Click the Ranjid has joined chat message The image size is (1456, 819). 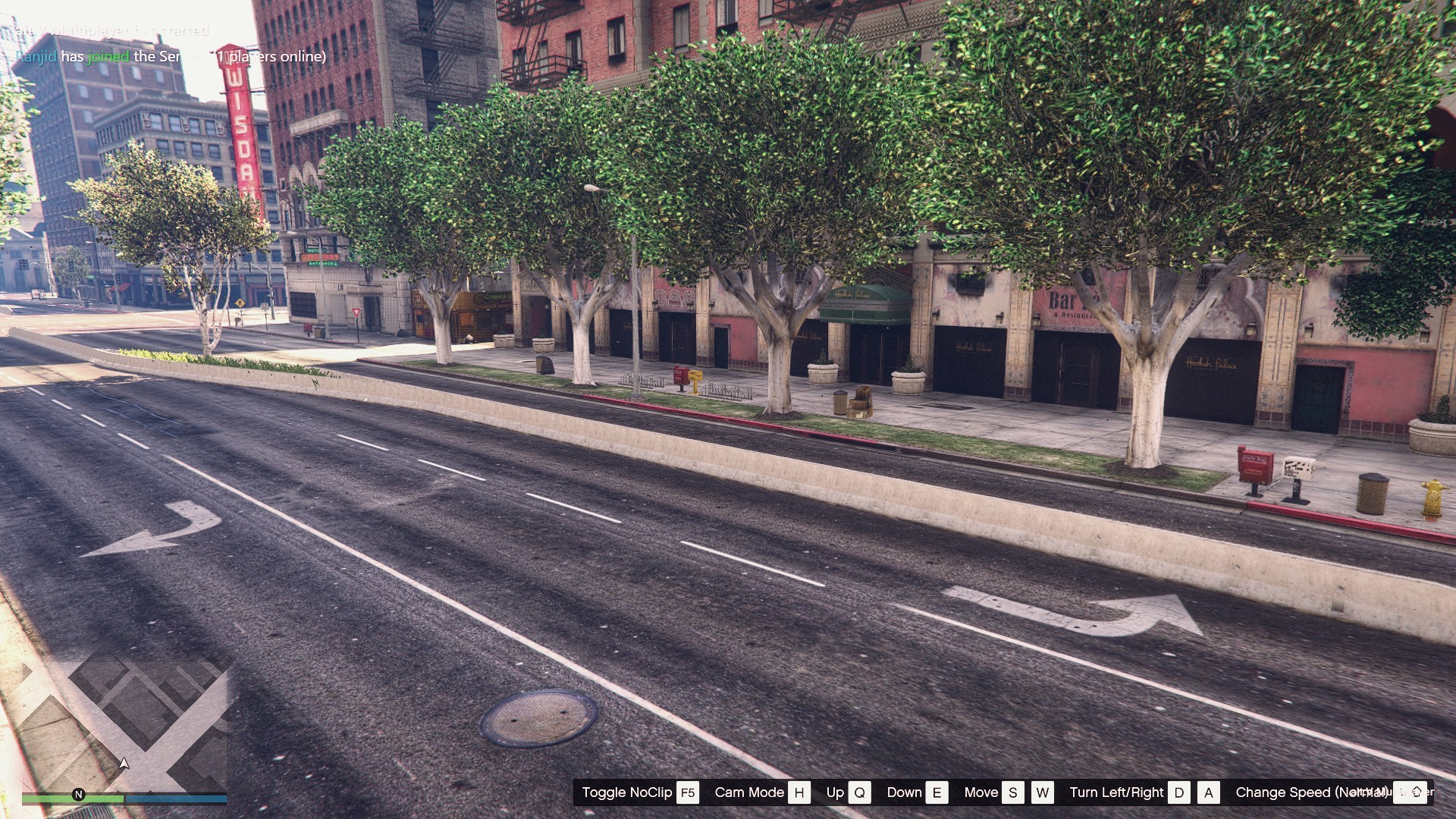point(171,56)
